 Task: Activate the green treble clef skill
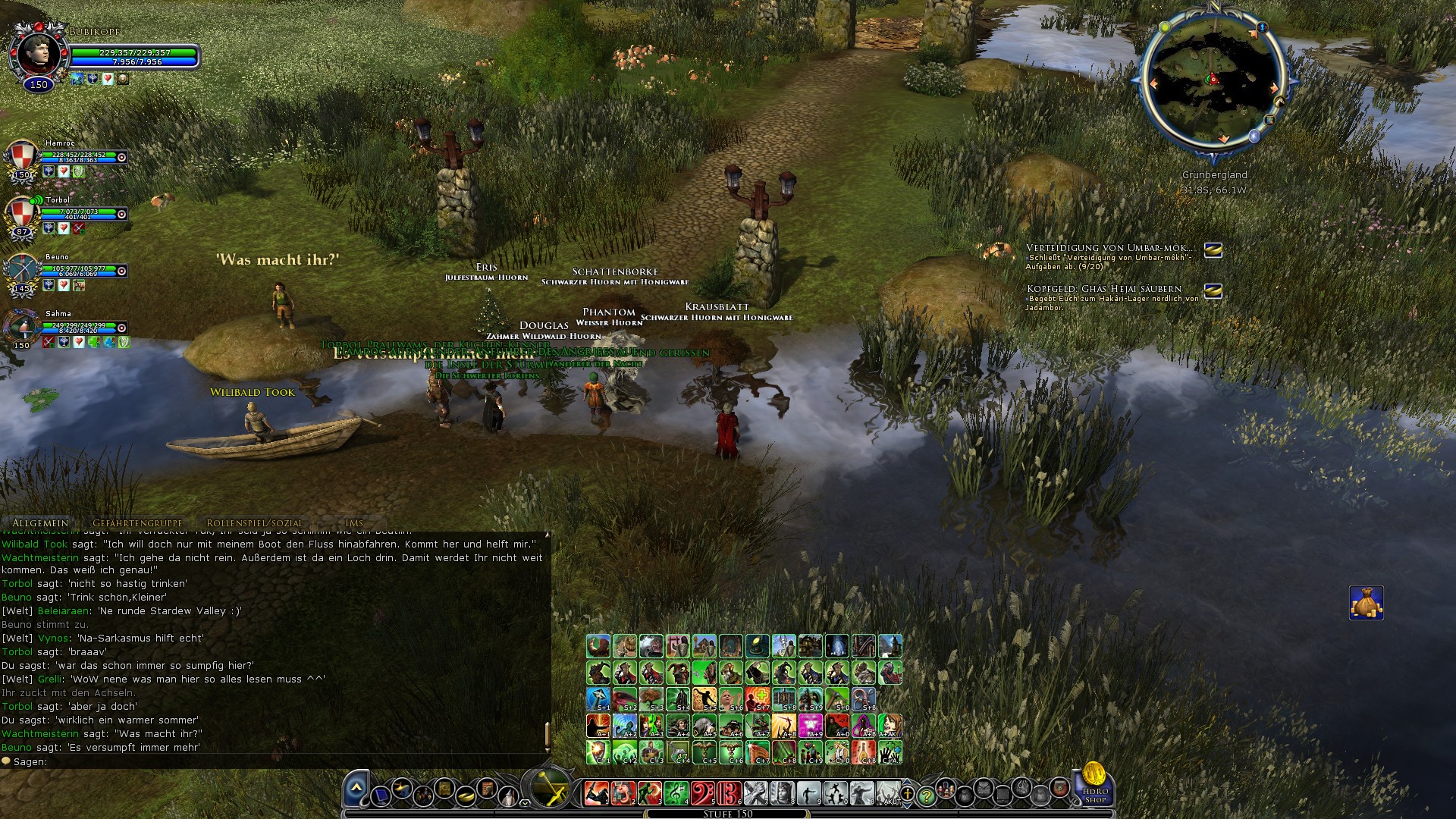tap(676, 793)
